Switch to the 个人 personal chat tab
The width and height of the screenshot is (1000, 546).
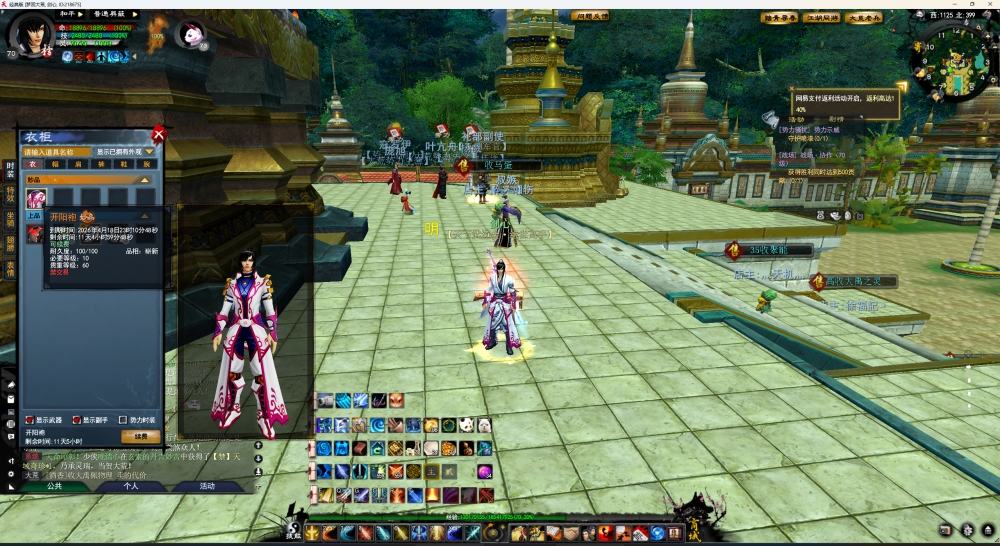click(x=130, y=486)
